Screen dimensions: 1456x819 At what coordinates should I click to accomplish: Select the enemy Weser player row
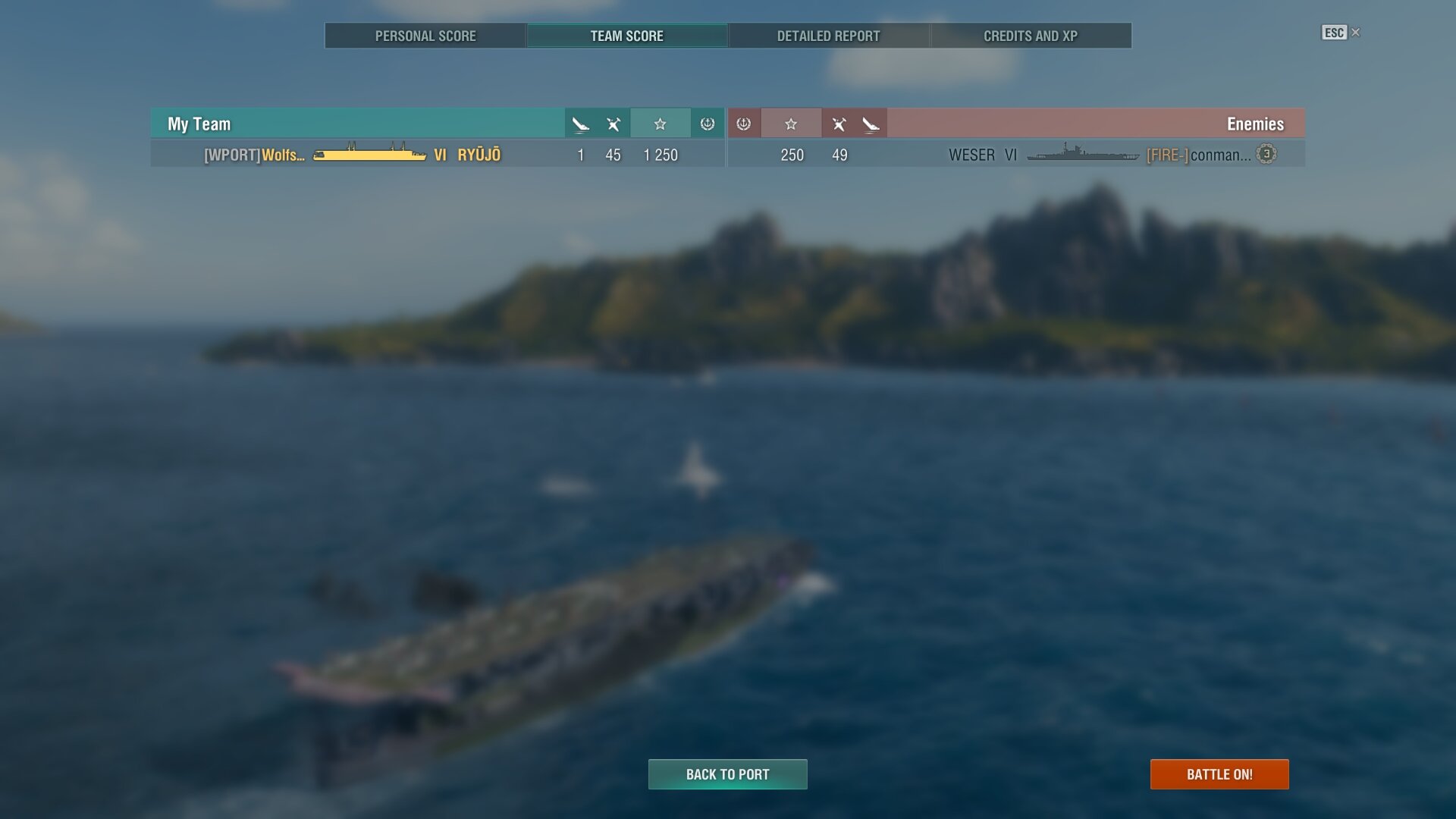click(x=1016, y=155)
